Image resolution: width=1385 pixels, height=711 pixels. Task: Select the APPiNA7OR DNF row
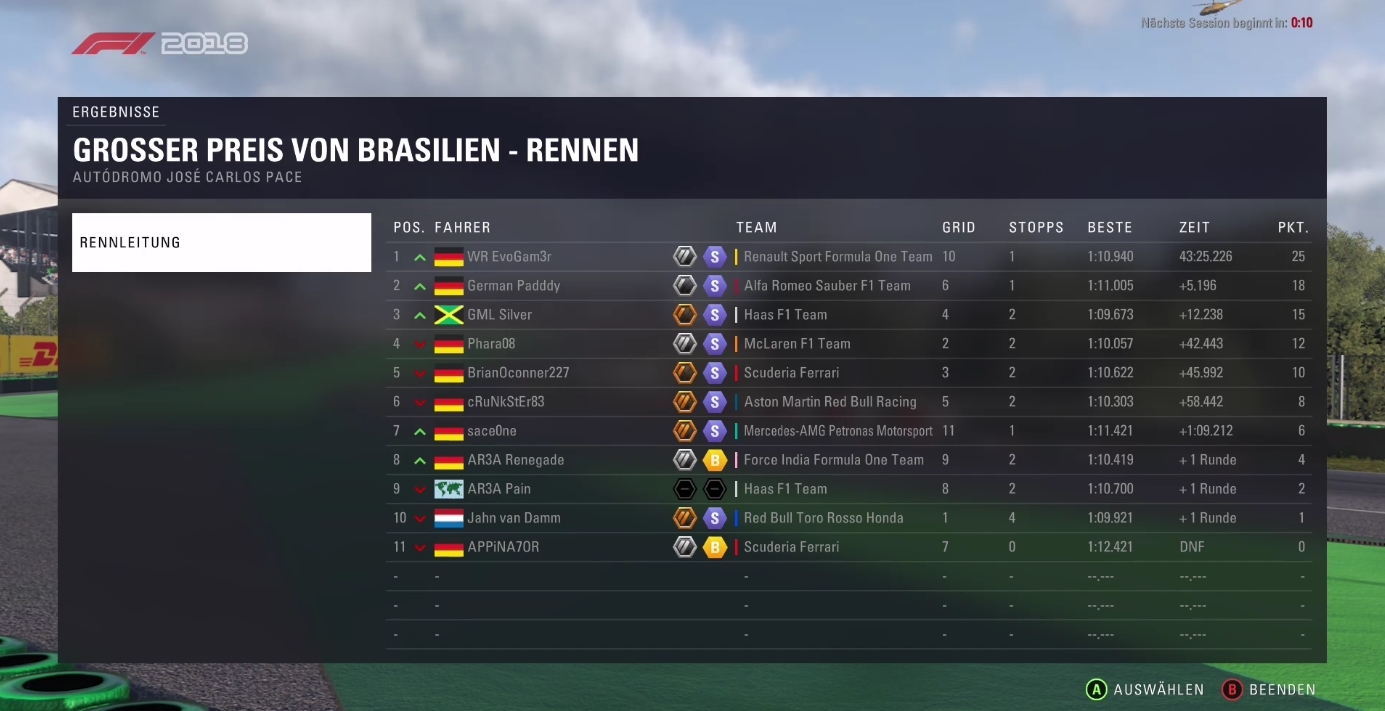pos(503,547)
